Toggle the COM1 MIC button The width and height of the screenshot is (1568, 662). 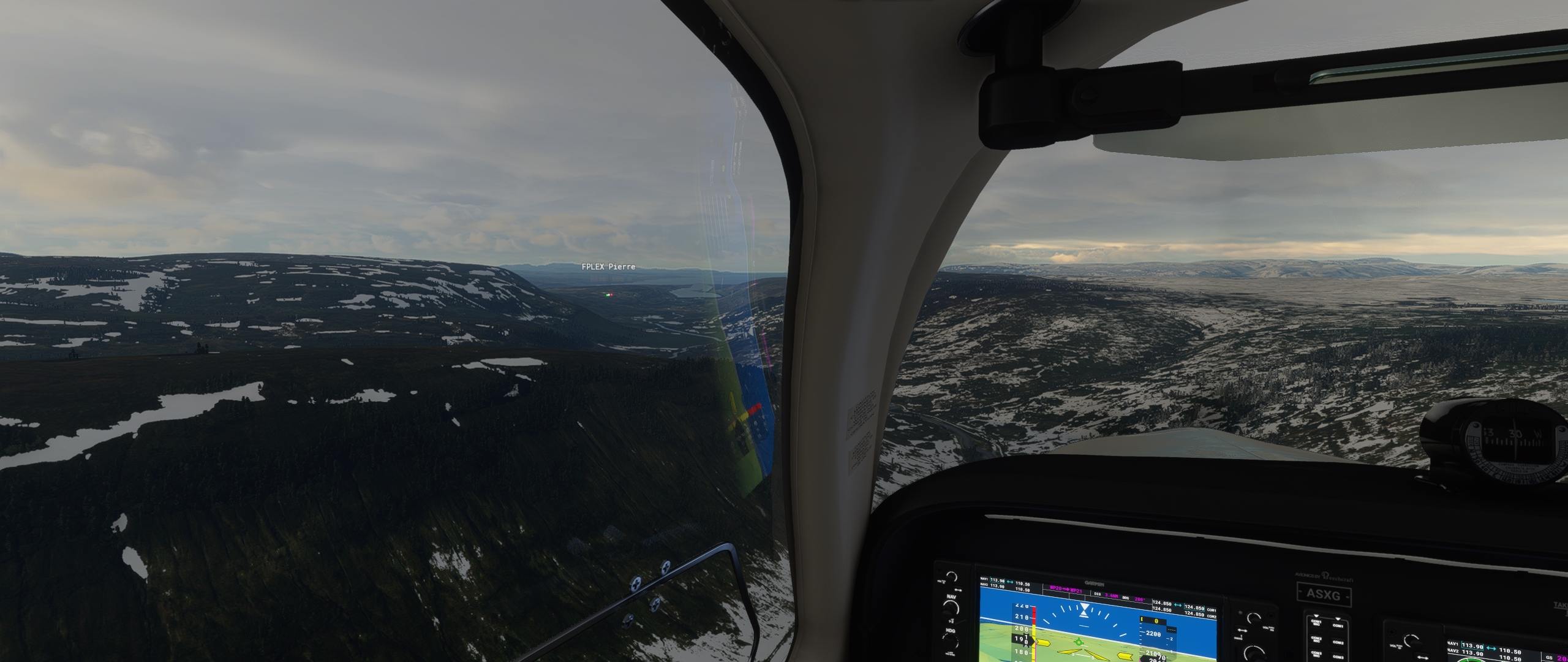click(x=1316, y=623)
